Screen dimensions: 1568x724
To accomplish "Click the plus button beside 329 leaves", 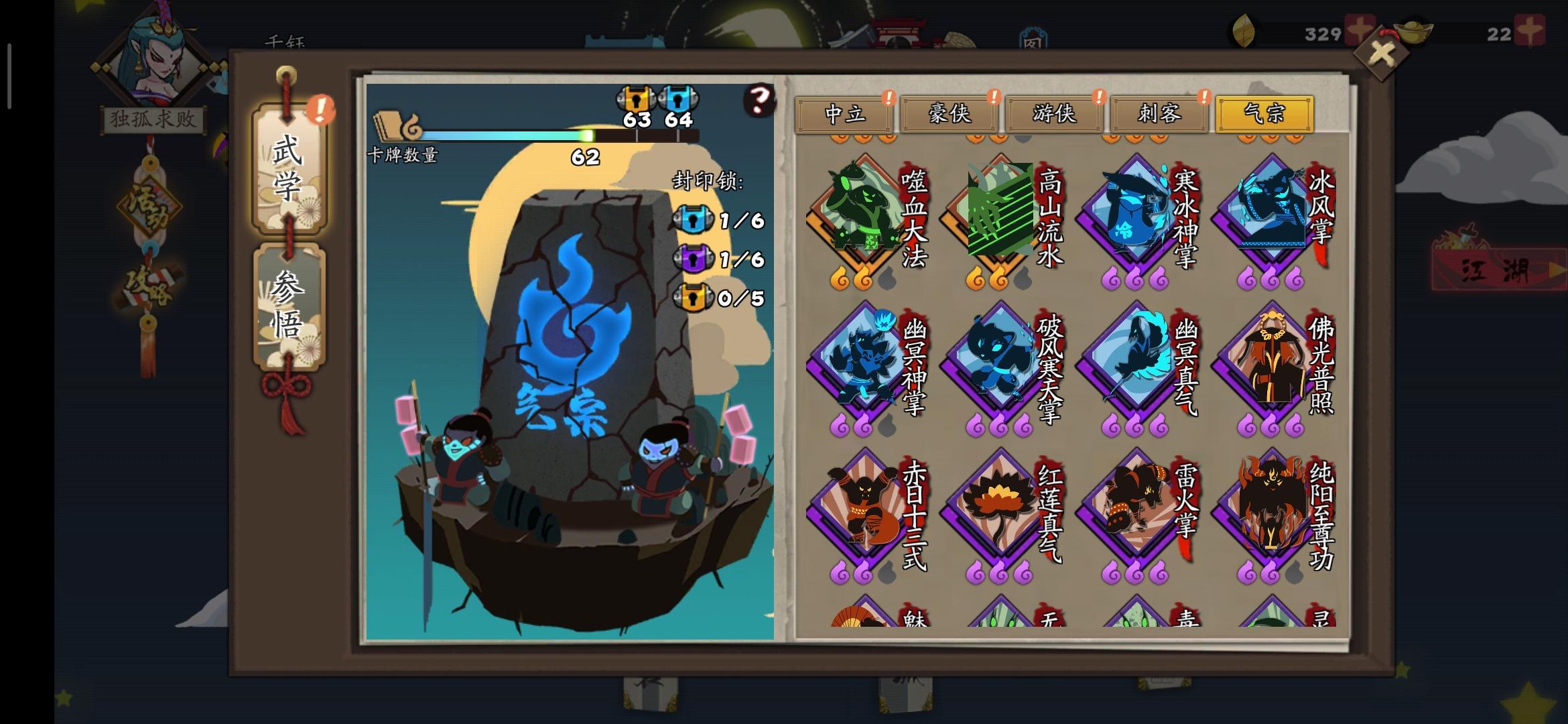I will coord(1361,29).
